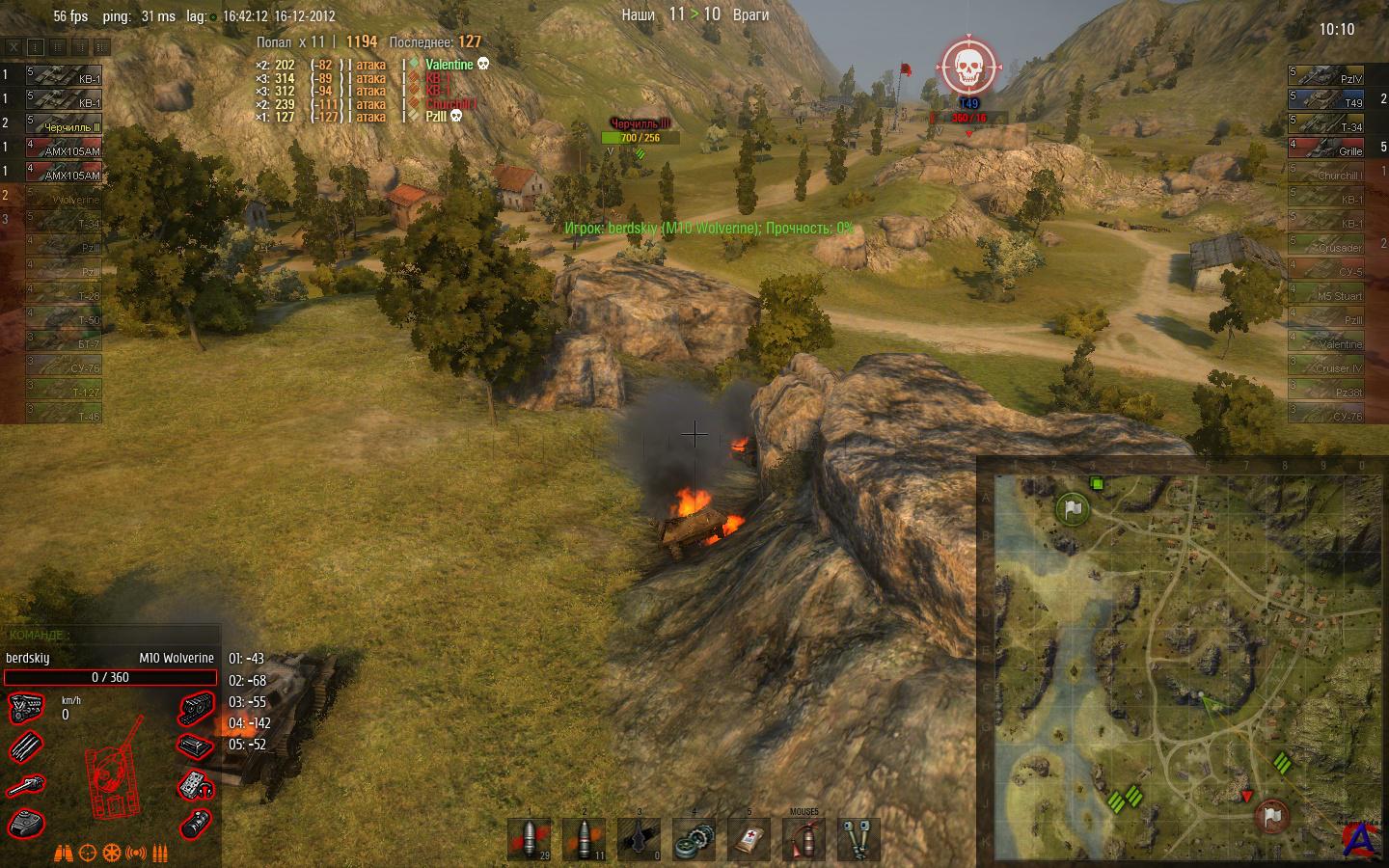Click the turret module icon in damage panel
The height and width of the screenshot is (868, 1389).
[25, 823]
